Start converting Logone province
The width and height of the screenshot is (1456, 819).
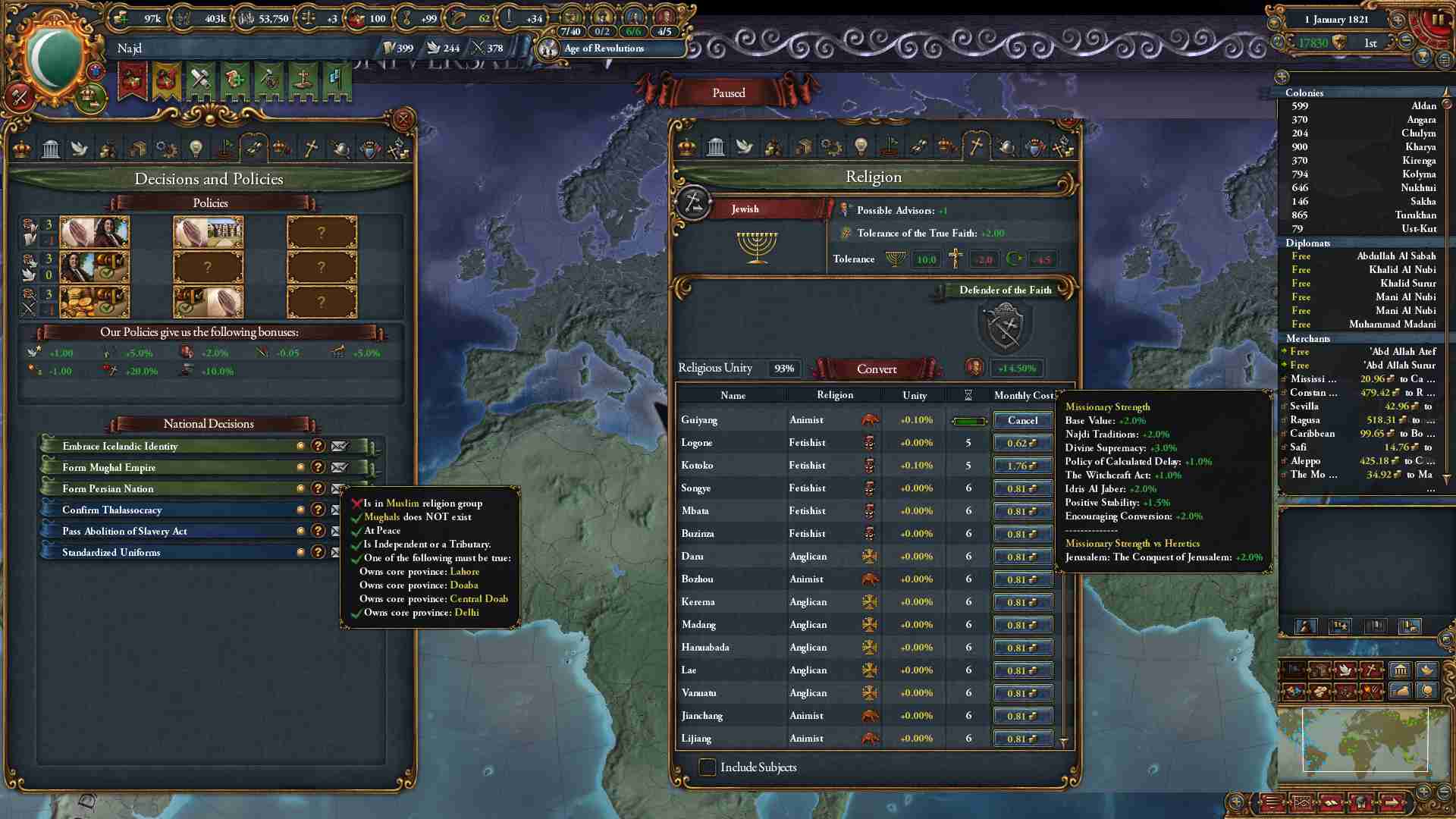1022,443
